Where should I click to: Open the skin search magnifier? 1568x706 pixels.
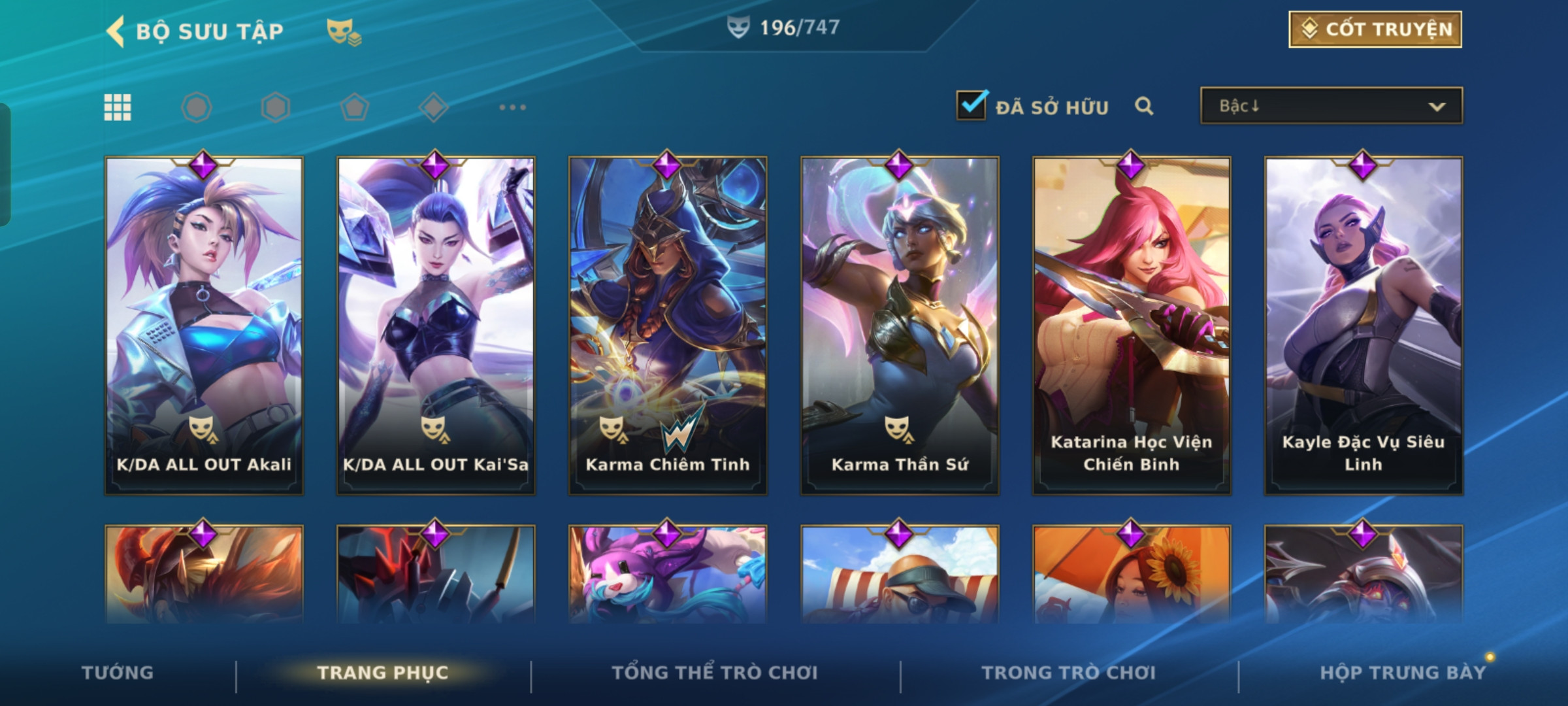[x=1143, y=106]
